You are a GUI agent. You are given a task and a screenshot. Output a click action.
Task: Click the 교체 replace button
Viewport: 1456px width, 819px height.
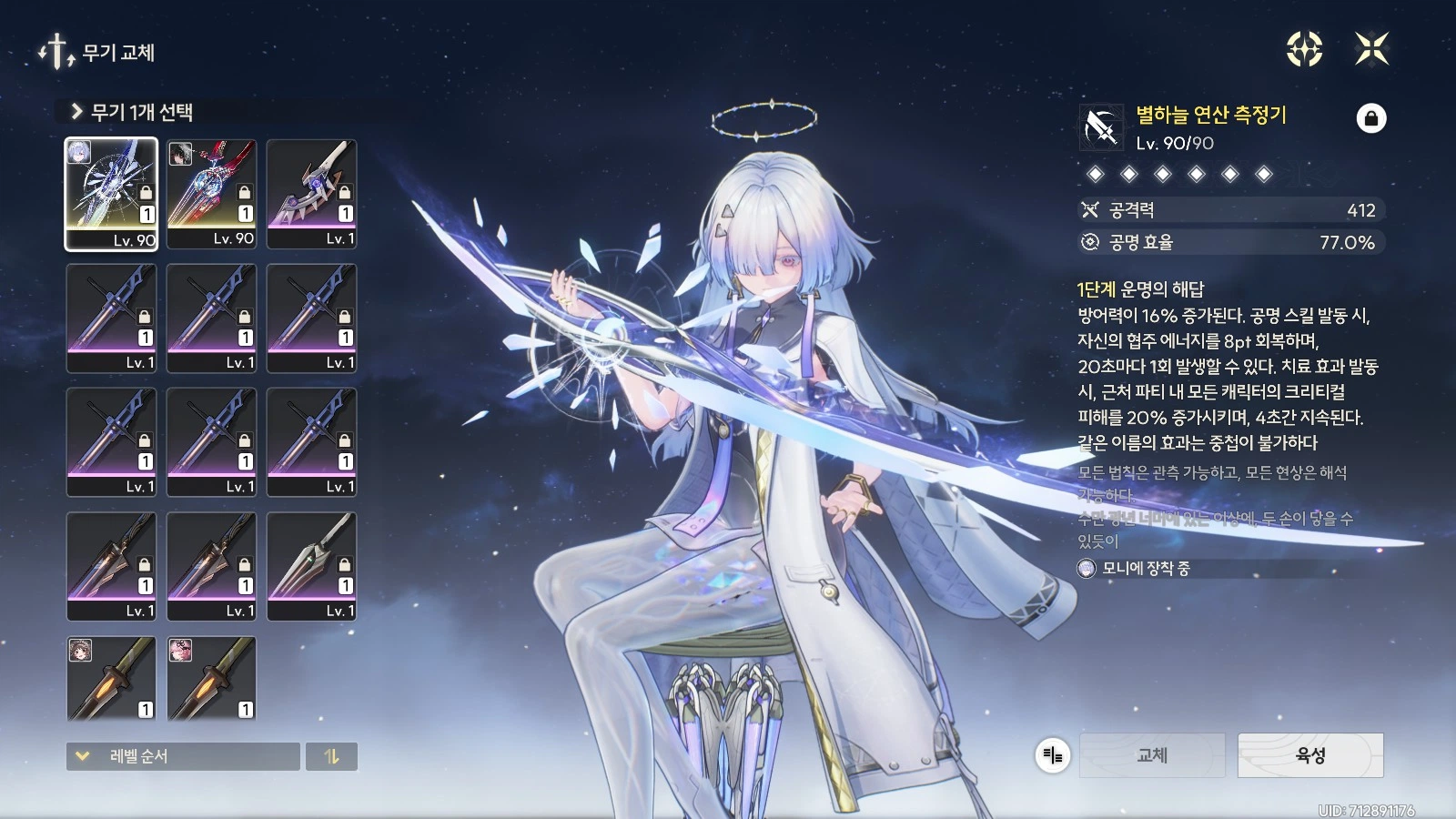[1152, 755]
